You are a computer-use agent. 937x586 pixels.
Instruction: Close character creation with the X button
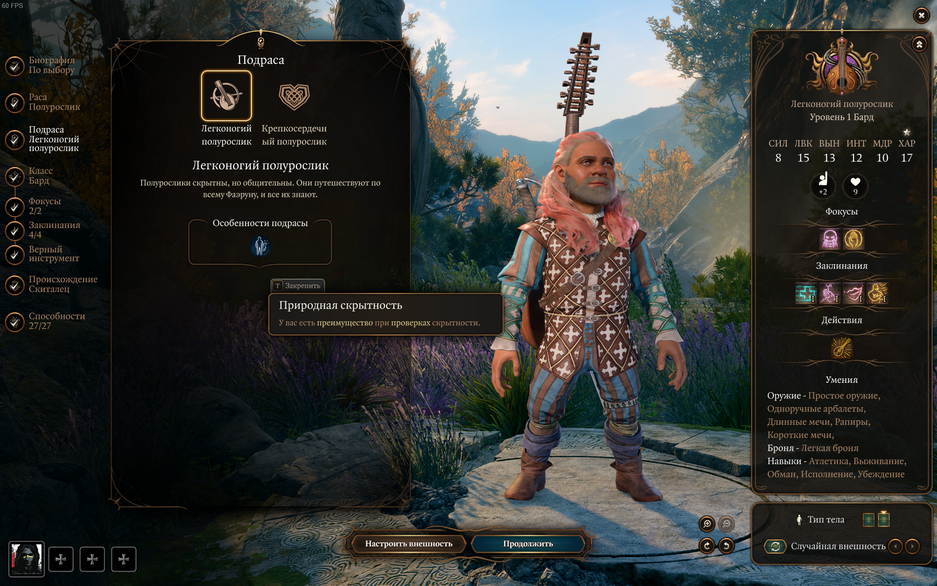(921, 14)
